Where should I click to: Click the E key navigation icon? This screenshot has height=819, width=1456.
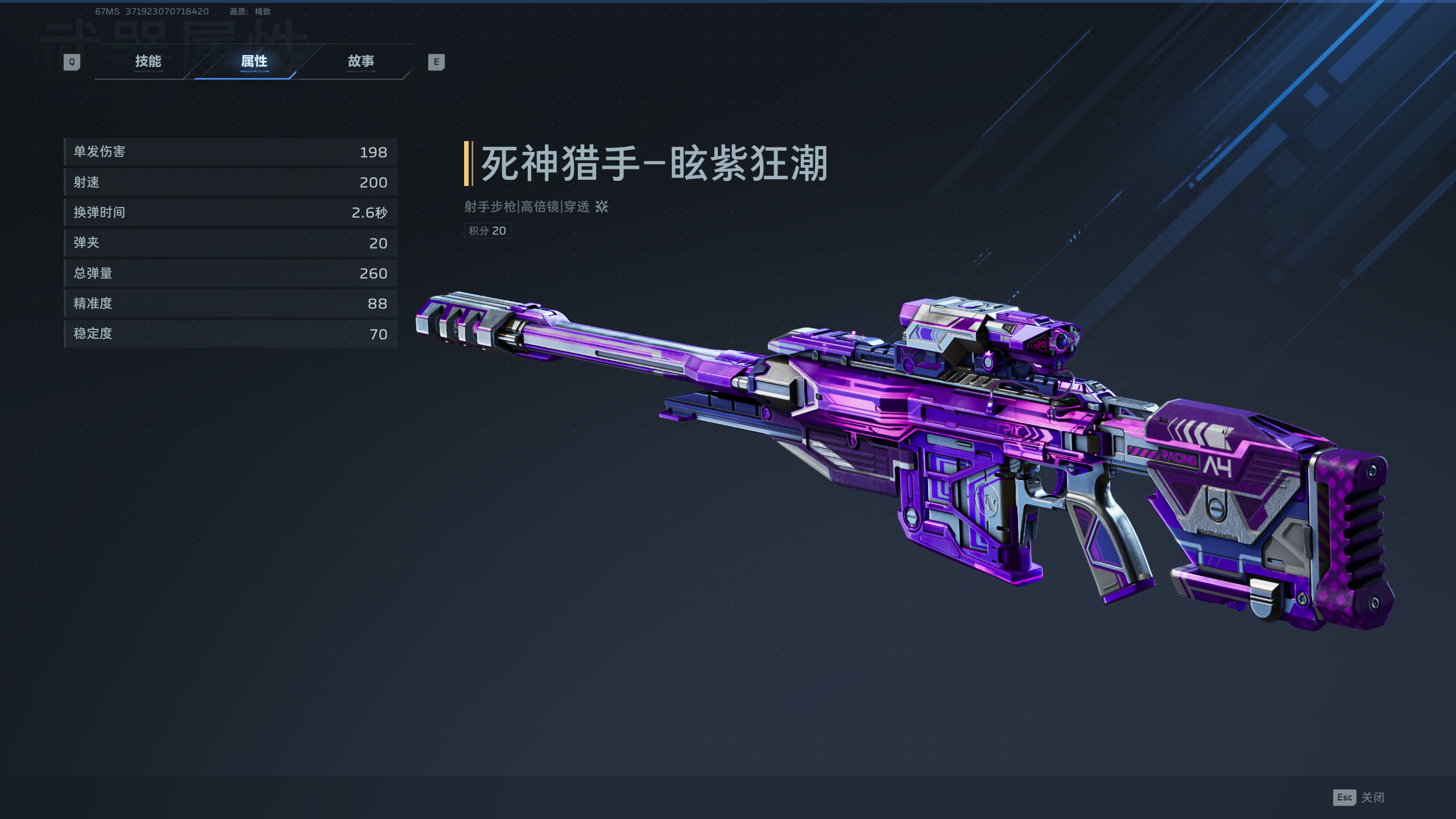click(x=436, y=61)
